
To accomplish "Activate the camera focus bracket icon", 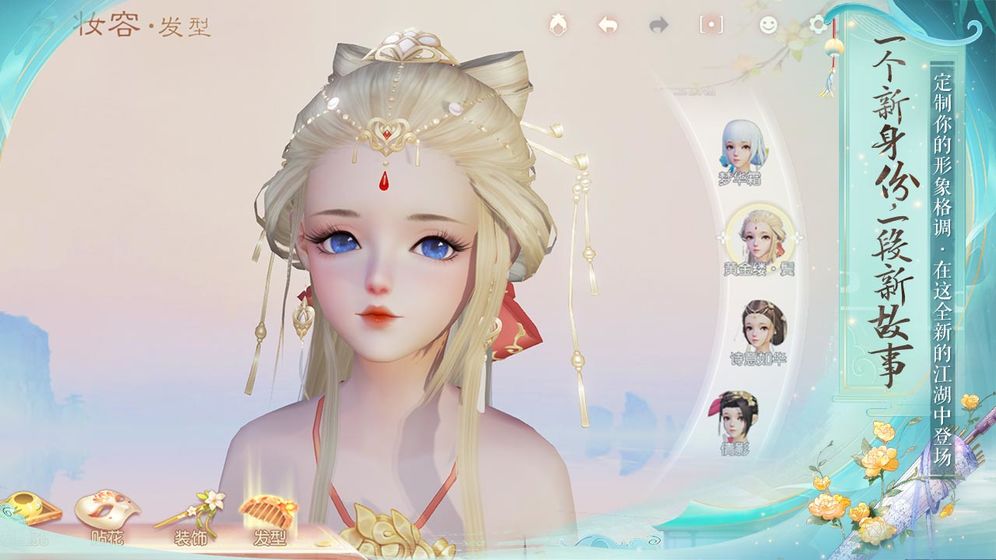I will coord(710,25).
